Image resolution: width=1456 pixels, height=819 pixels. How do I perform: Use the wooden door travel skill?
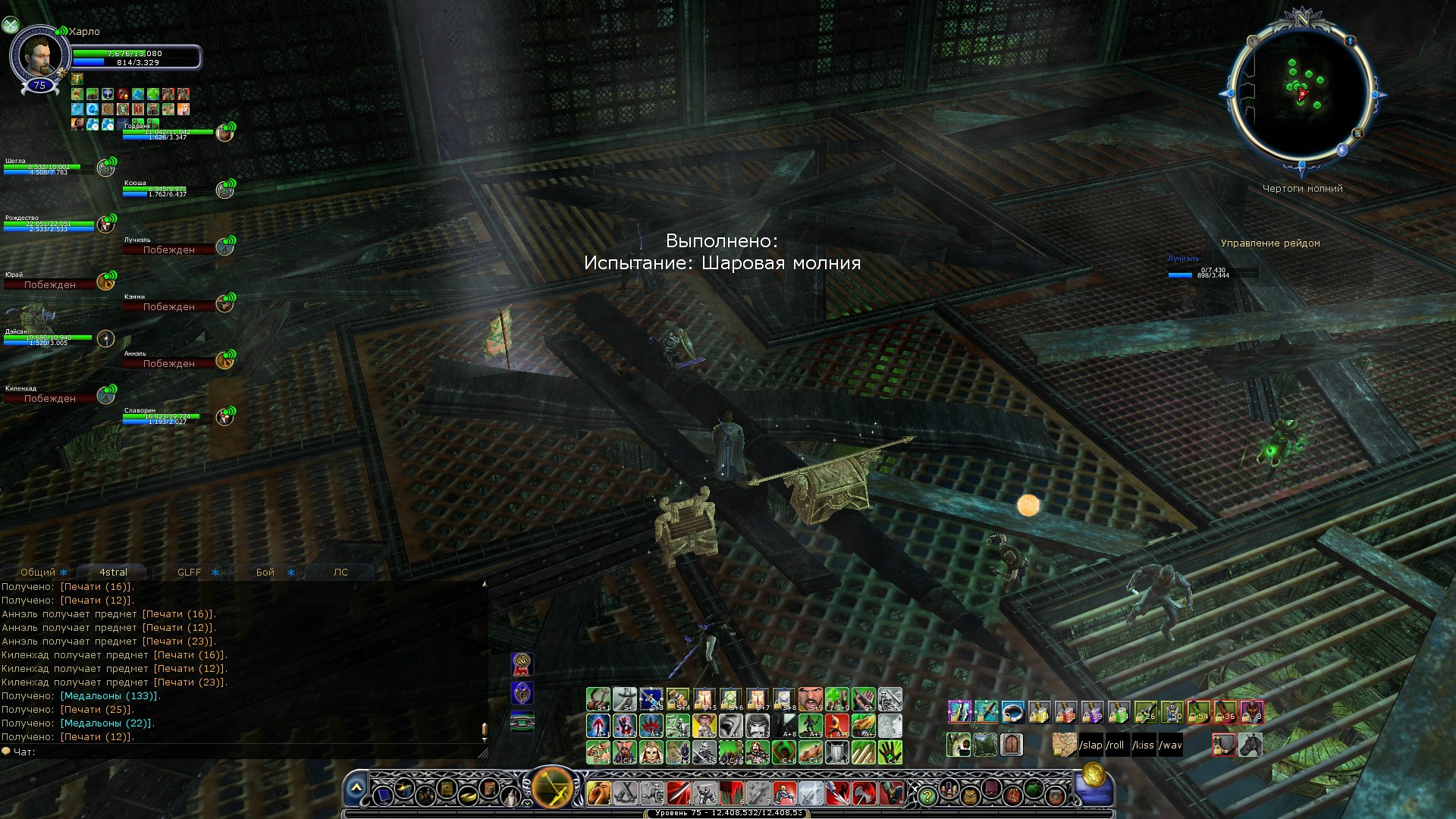1012,745
